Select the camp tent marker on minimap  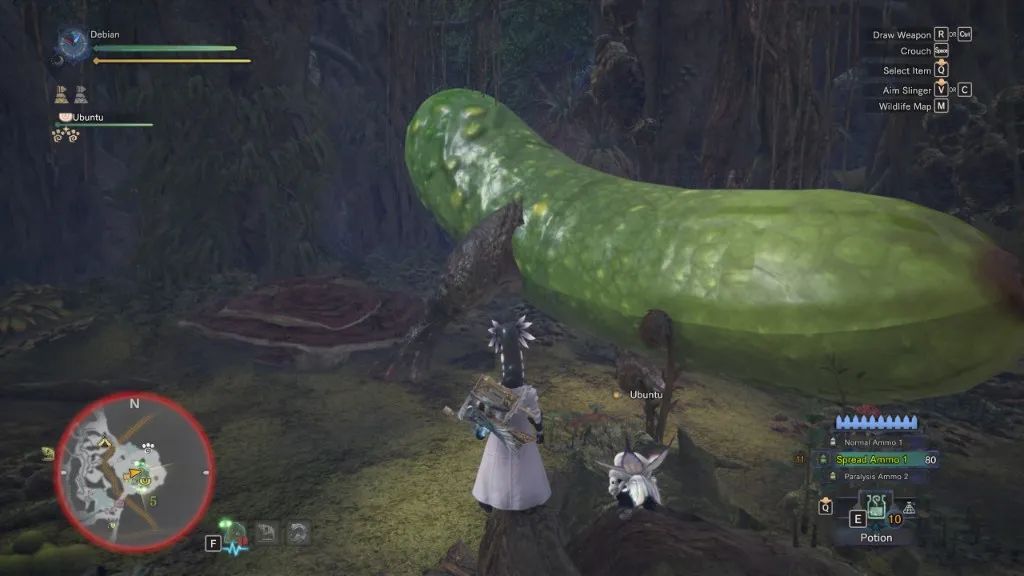[103, 441]
